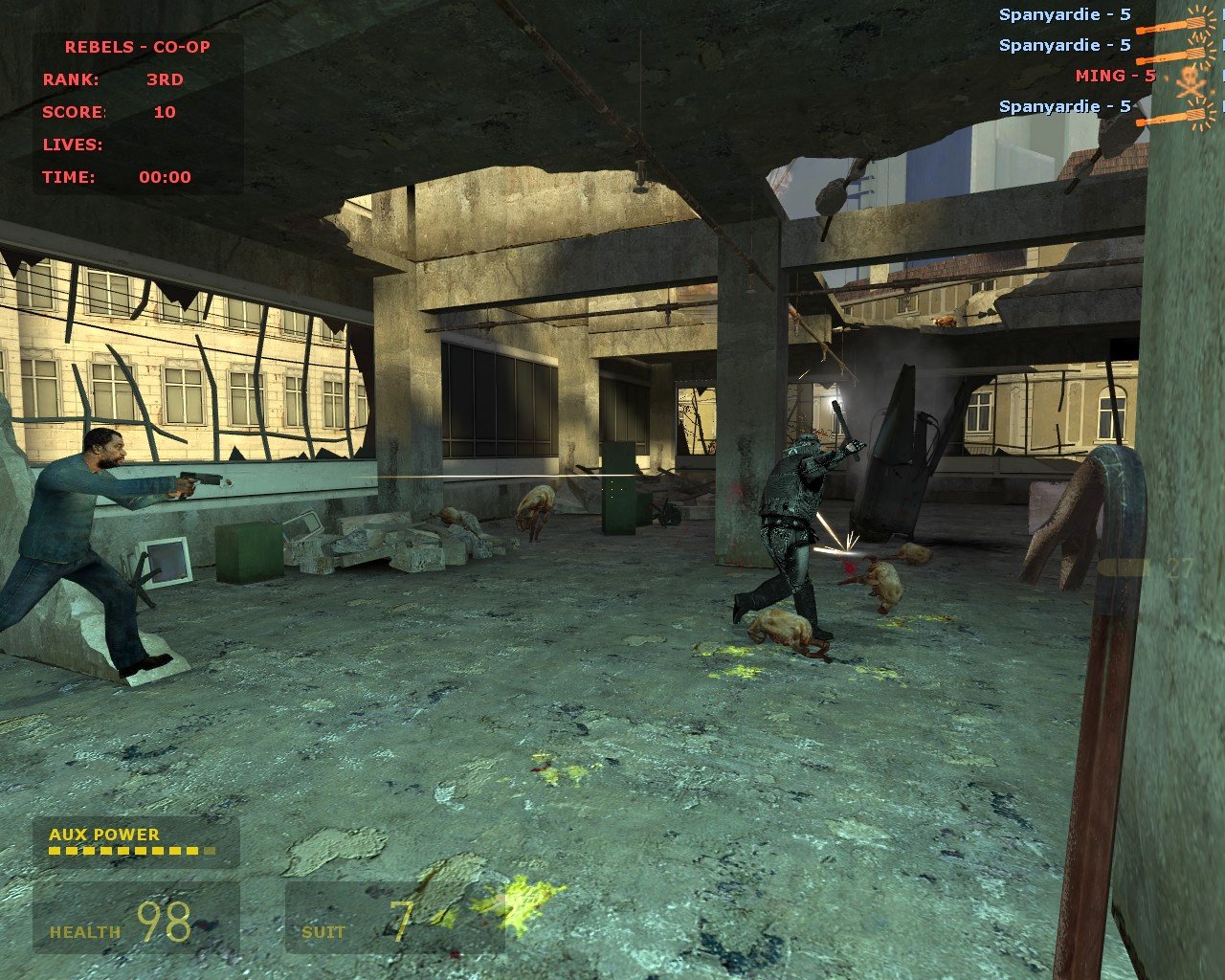The height and width of the screenshot is (980, 1225).
Task: Toggle the first segment of the AUX POWER bar
Action: [53, 851]
